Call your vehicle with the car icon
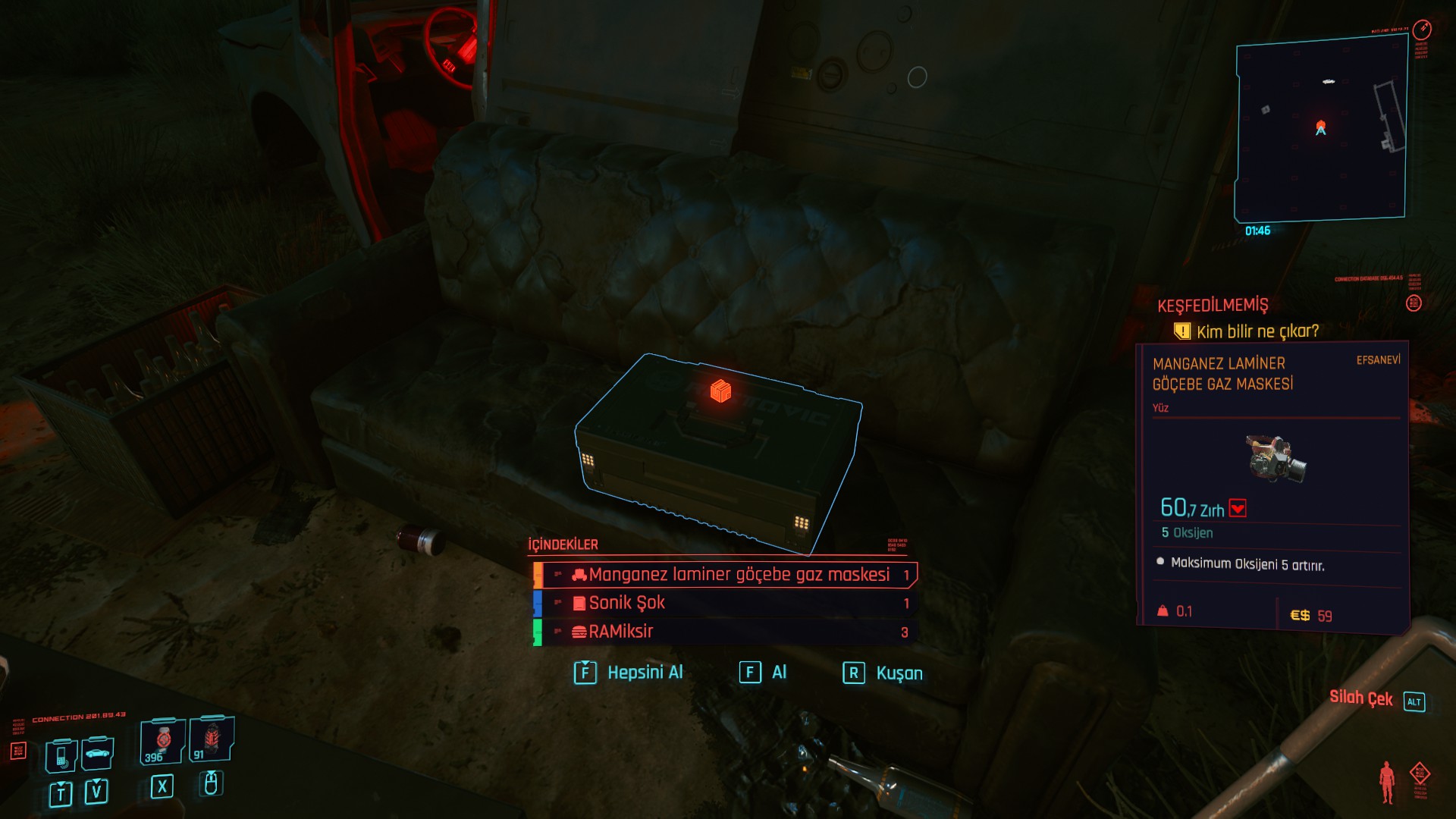Viewport: 1456px width, 819px height. 98,753
